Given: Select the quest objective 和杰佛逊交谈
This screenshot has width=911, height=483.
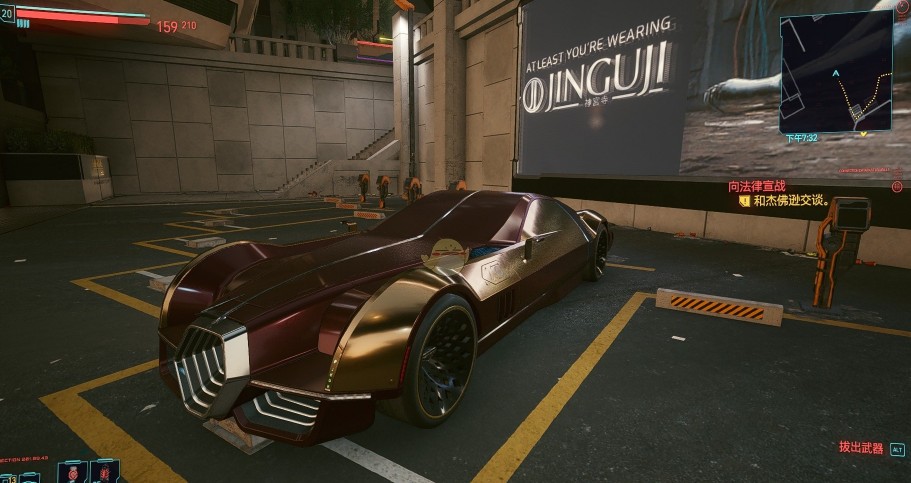Looking at the screenshot, I should [x=790, y=200].
